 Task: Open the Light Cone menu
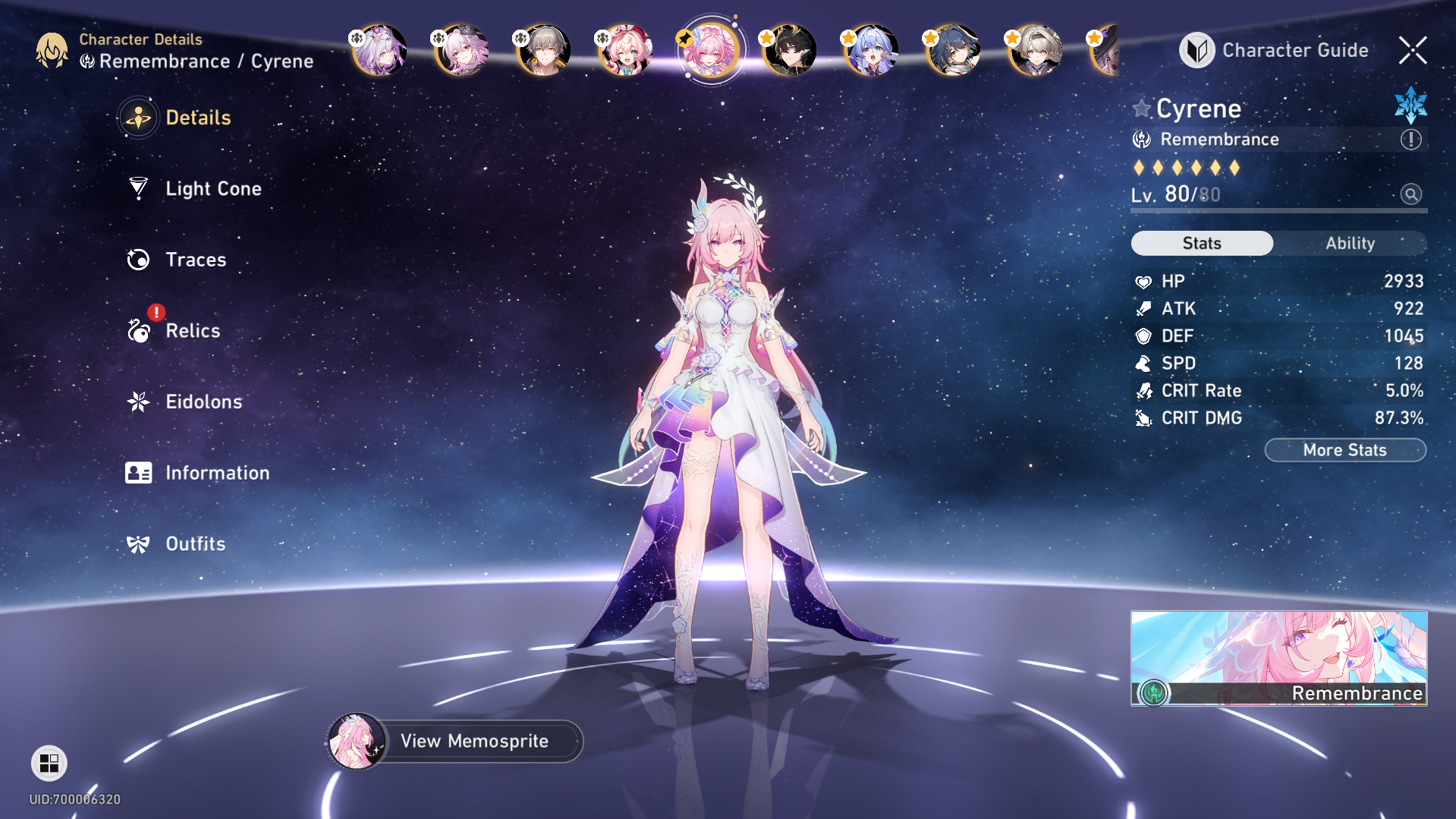(x=212, y=188)
